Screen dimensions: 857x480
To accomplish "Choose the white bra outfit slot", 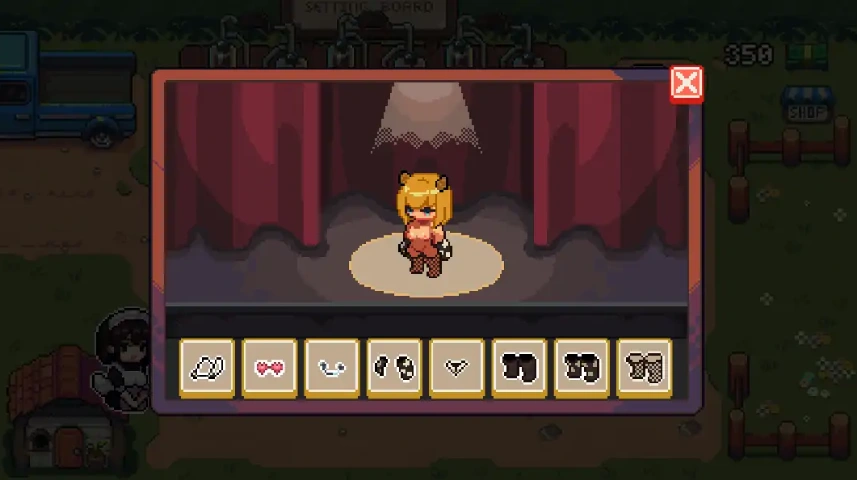I will [x=332, y=368].
